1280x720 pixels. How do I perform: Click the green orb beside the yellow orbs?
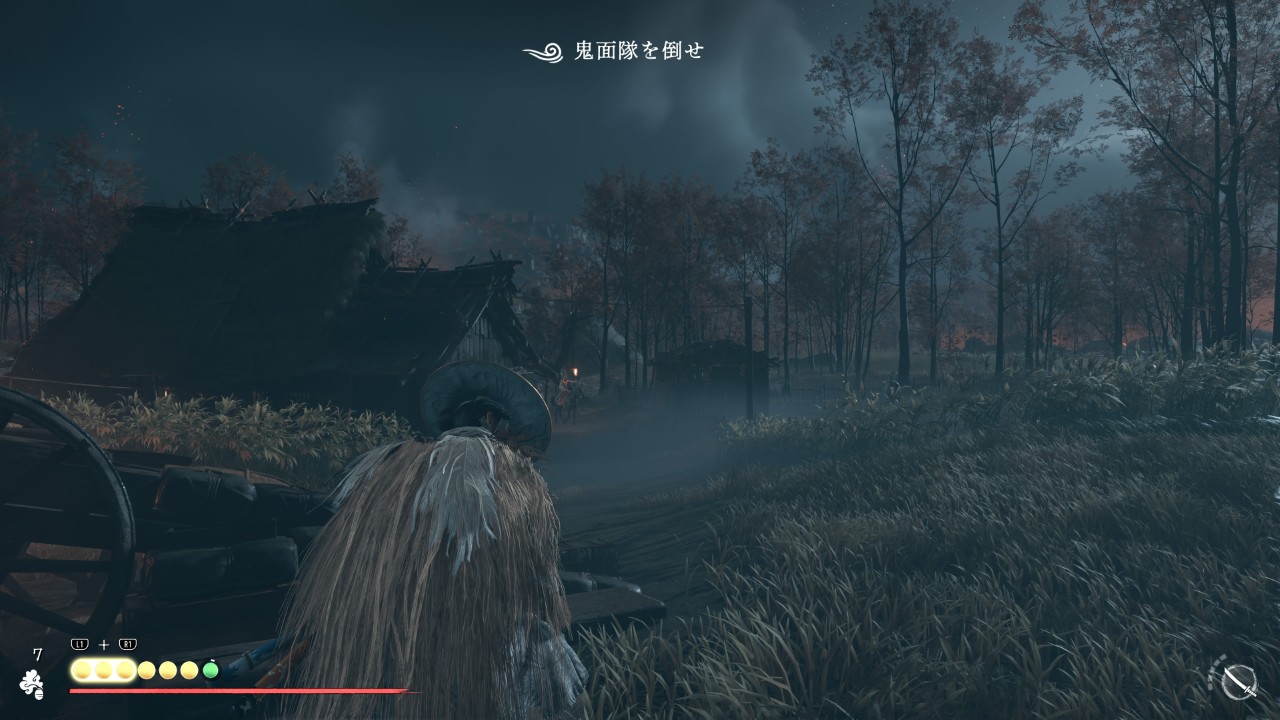210,670
